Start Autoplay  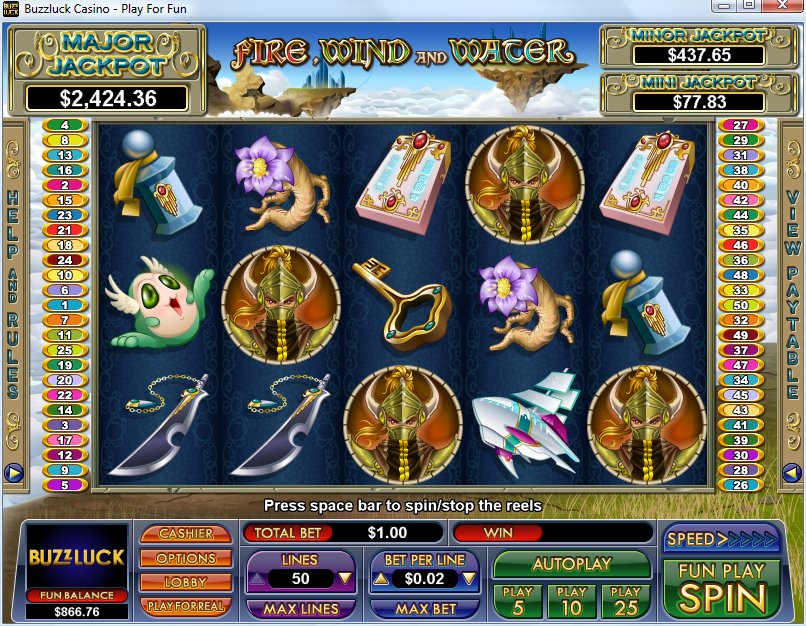pos(571,564)
